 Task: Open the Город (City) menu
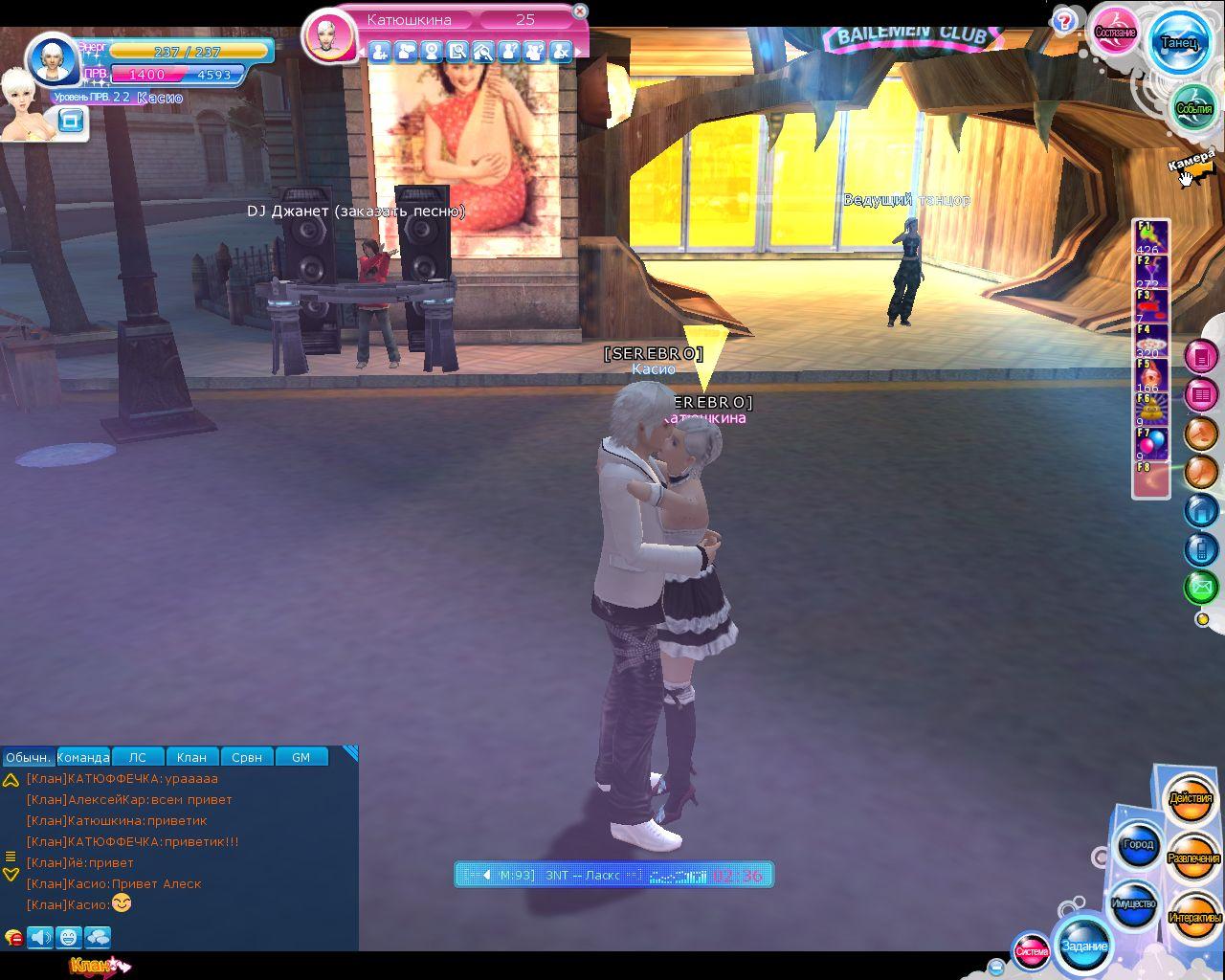(x=1138, y=845)
